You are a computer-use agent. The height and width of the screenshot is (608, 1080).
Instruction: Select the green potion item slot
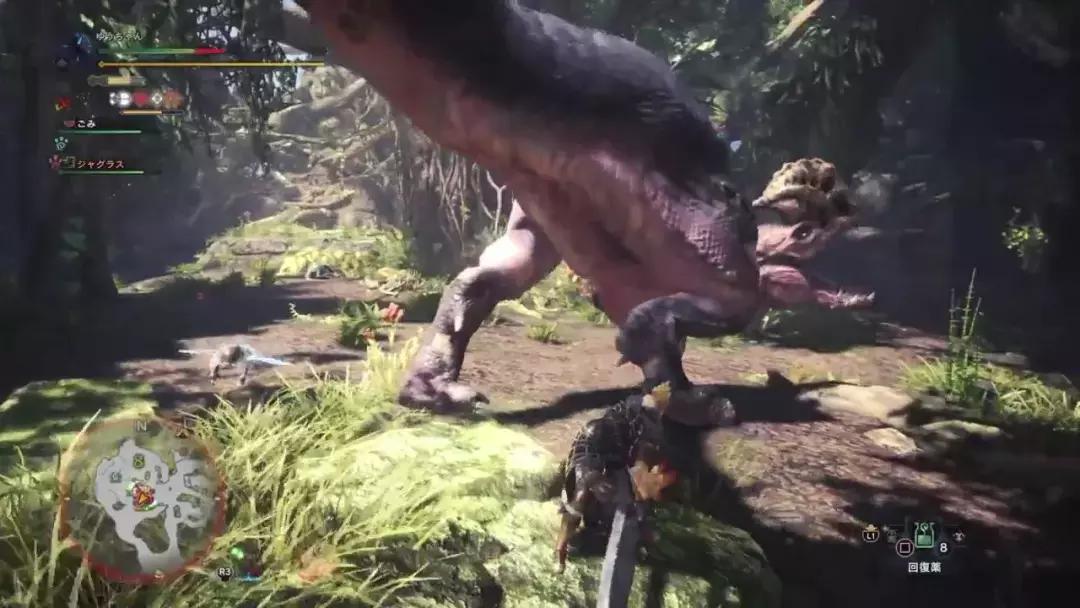coord(924,534)
